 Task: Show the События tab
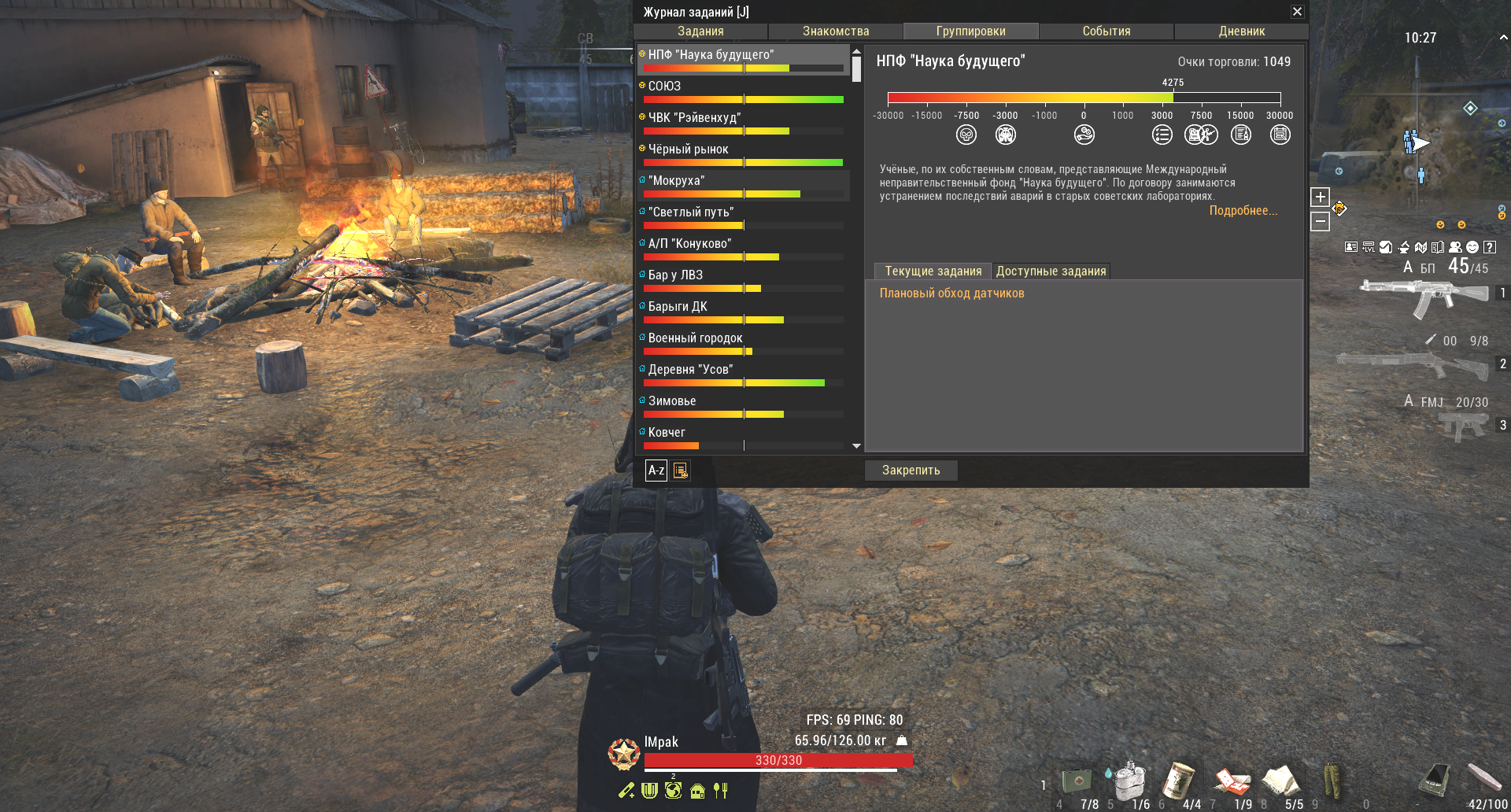(x=1106, y=31)
